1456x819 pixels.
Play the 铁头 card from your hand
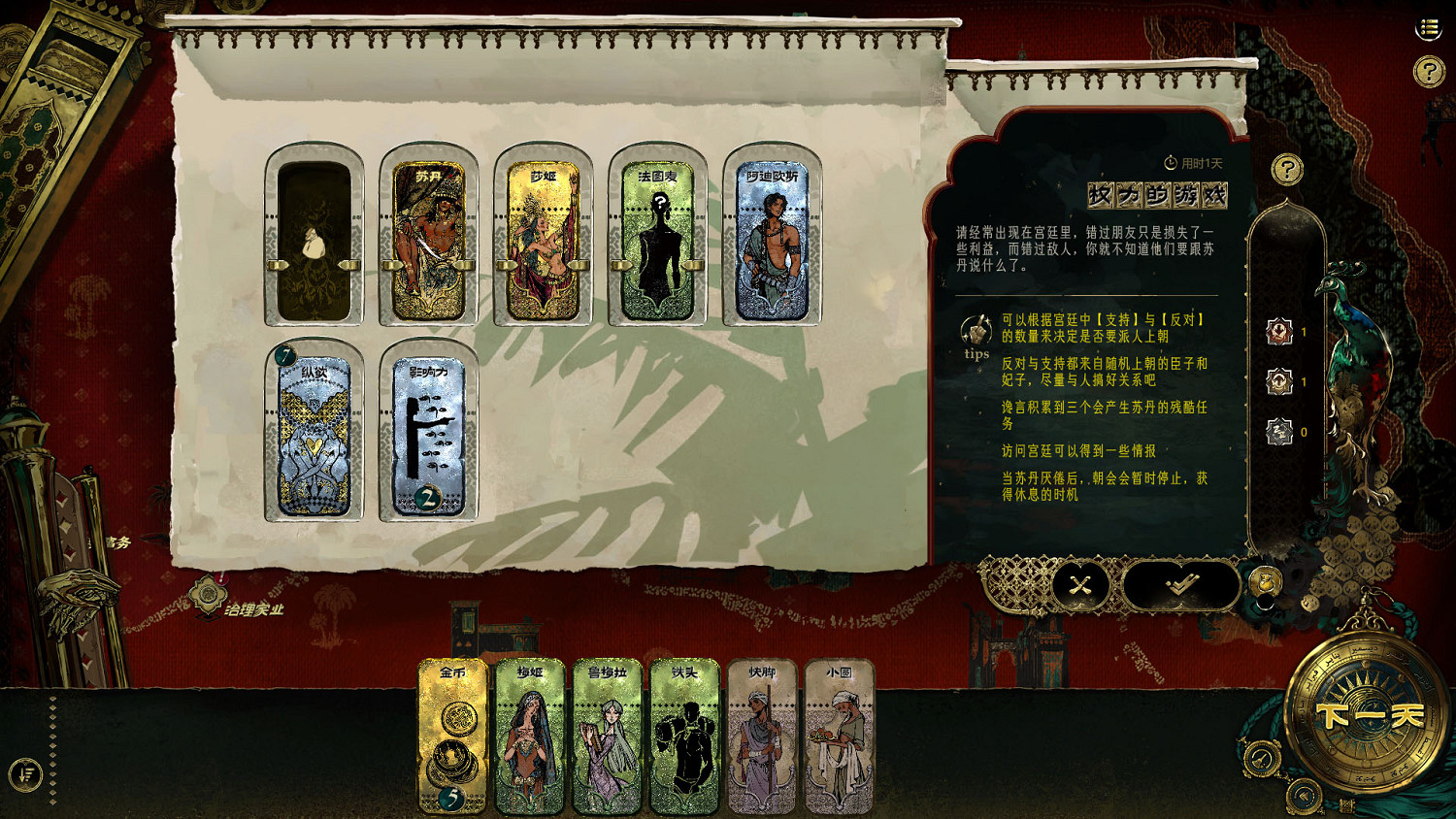tap(684, 737)
